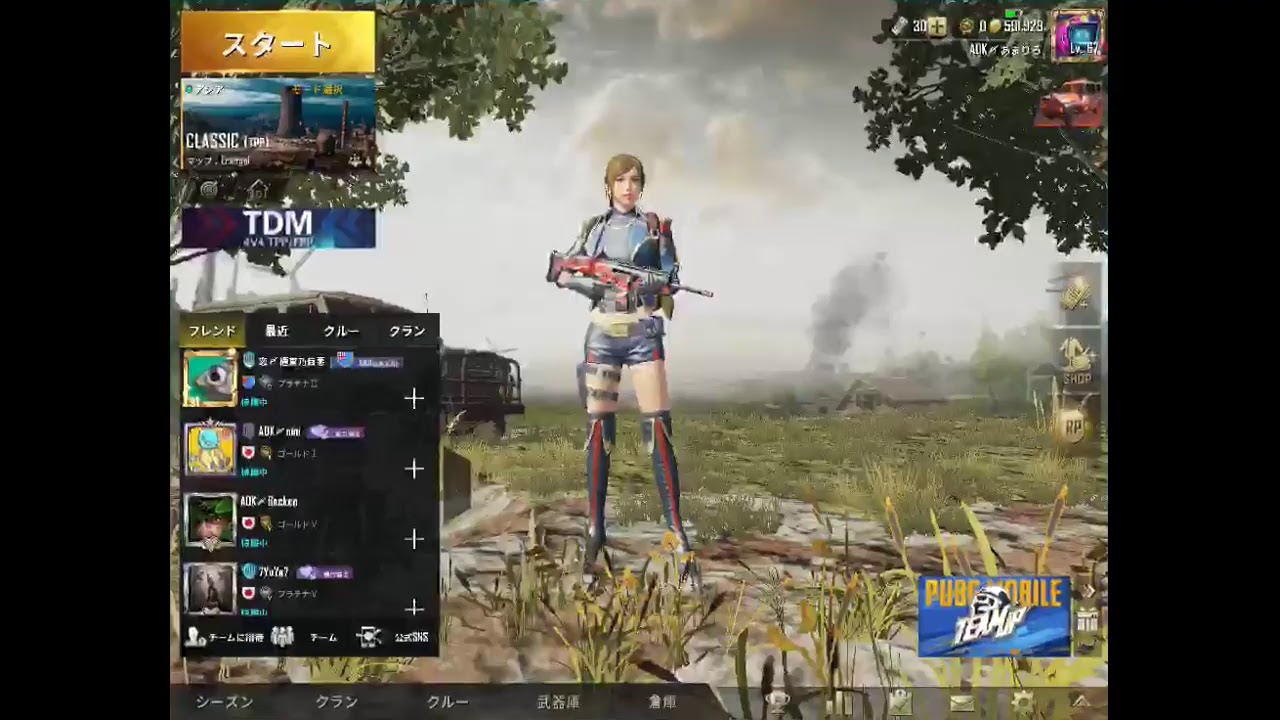Switch to the 最近 tab
The width and height of the screenshot is (1280, 720).
[275, 330]
